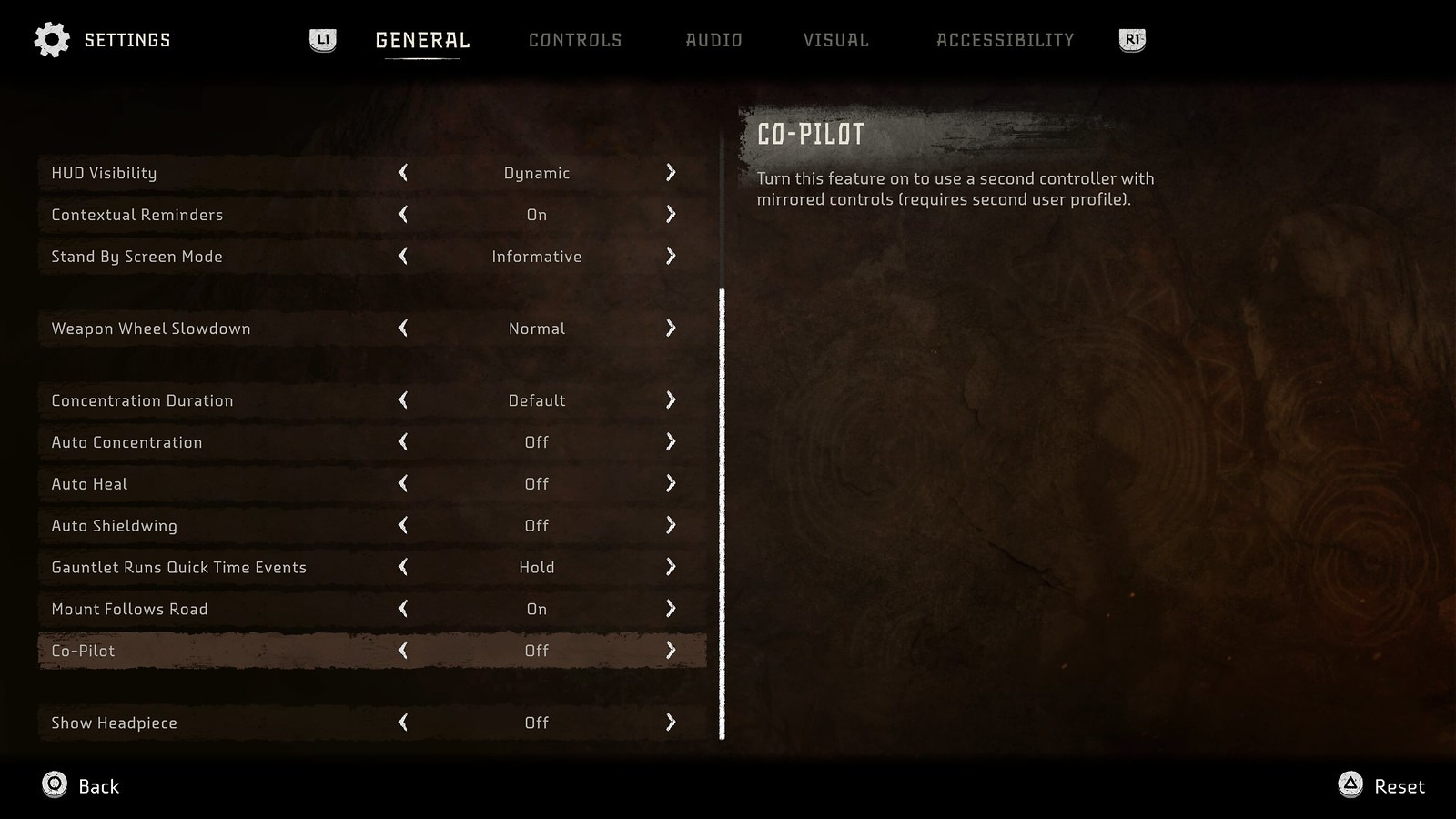Change Stand By Screen Mode with right arrow
Viewport: 1456px width, 819px height.
pyautogui.click(x=671, y=257)
